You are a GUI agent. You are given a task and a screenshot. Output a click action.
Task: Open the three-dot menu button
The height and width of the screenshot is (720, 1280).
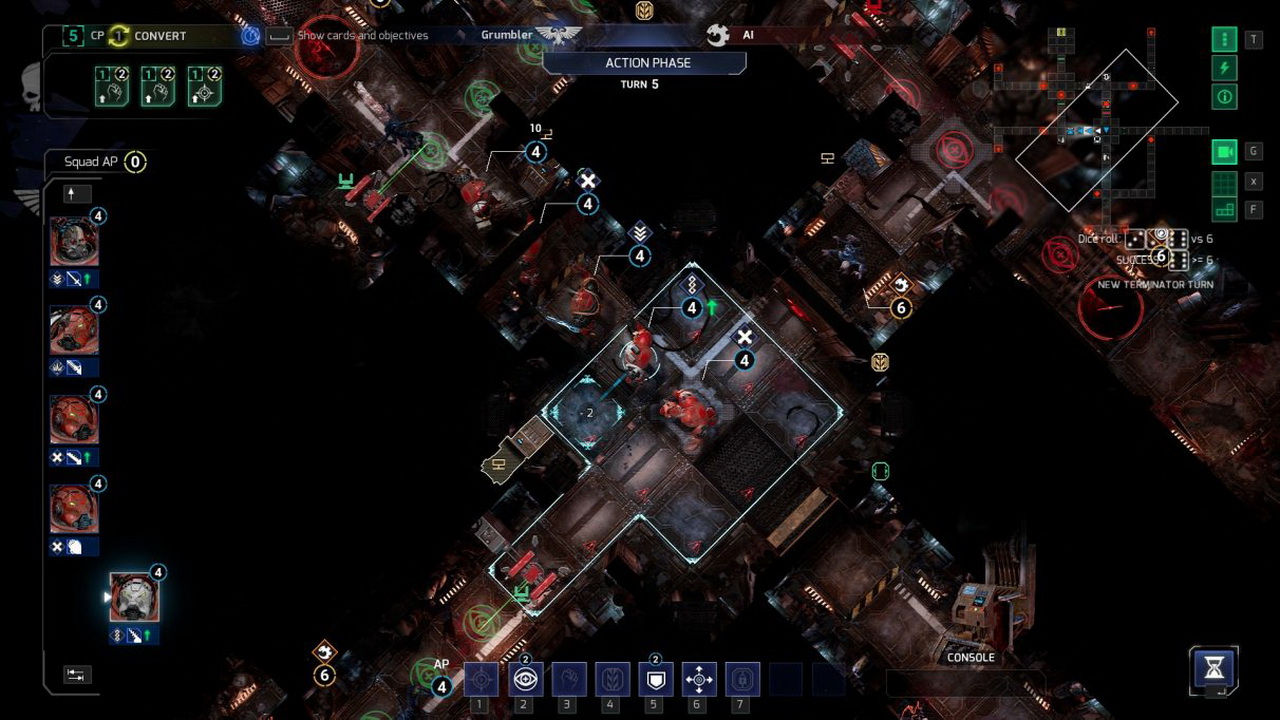pos(1224,40)
